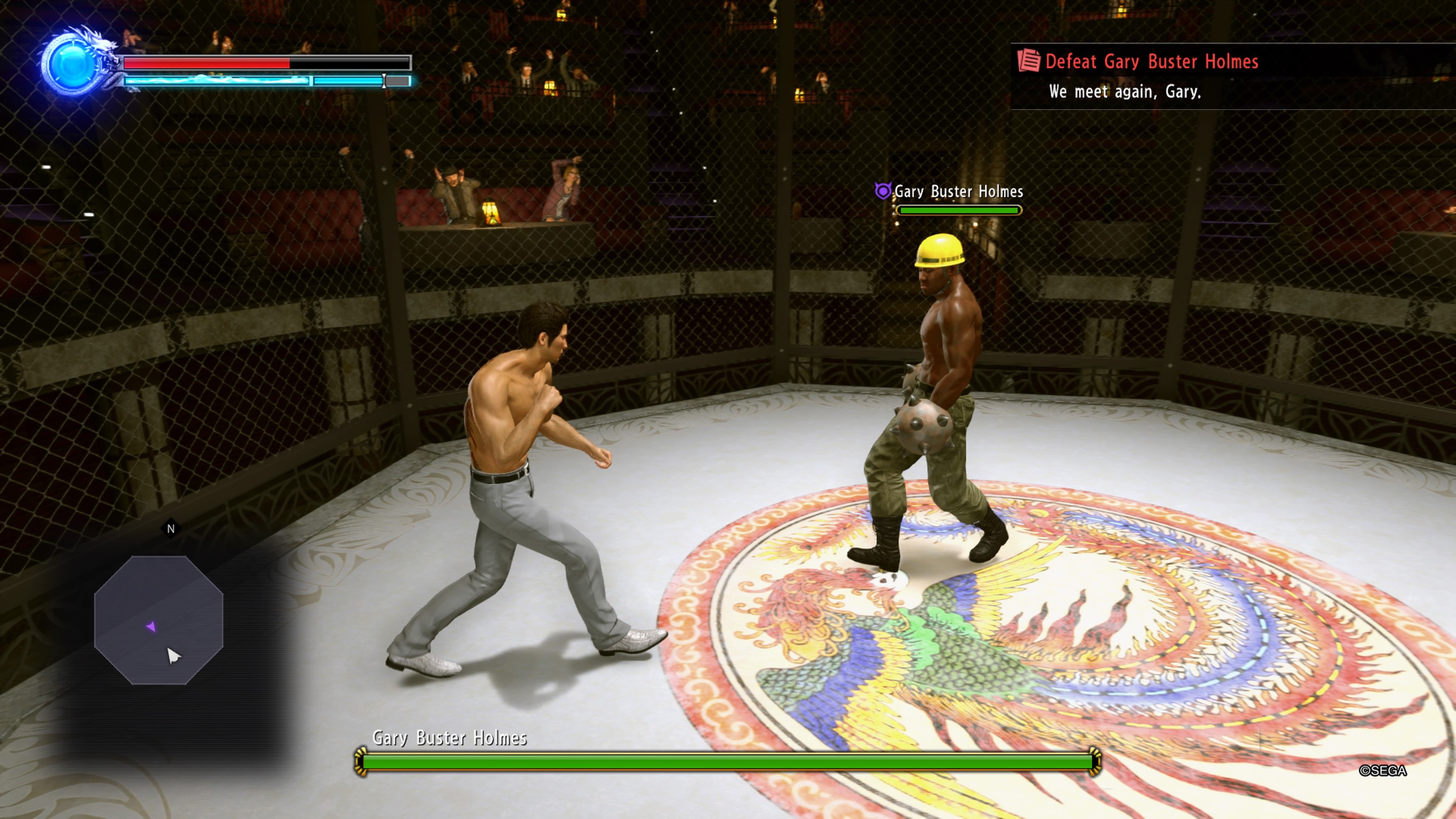1456x819 pixels.
Task: Click the heat gauge segment divider marker
Action: [384, 81]
